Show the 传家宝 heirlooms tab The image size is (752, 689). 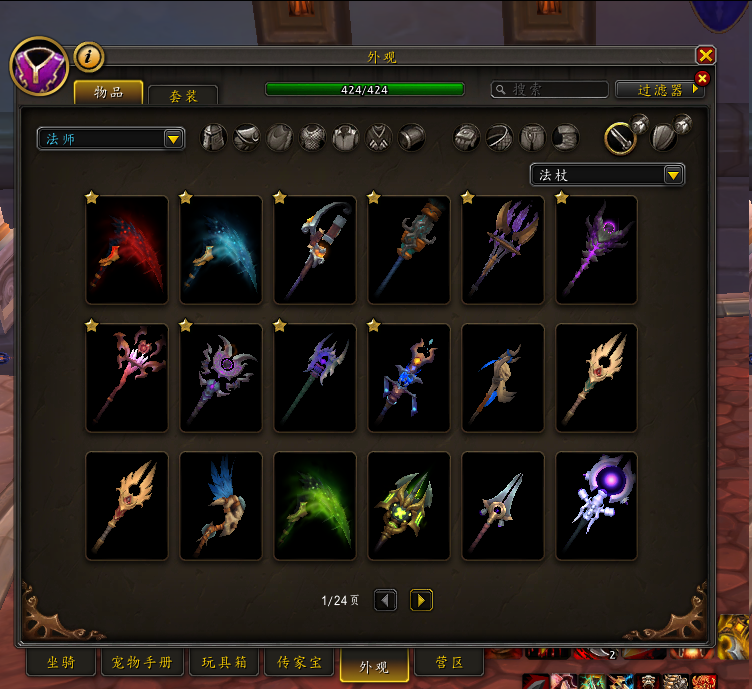(297, 662)
